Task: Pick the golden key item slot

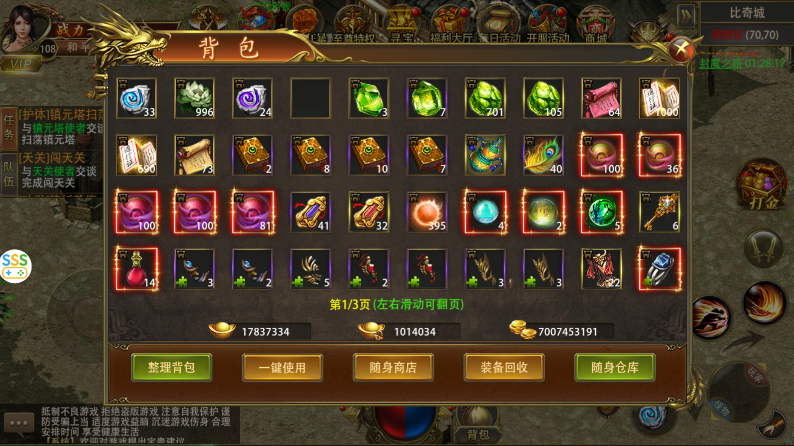Action: pyautogui.click(x=659, y=212)
